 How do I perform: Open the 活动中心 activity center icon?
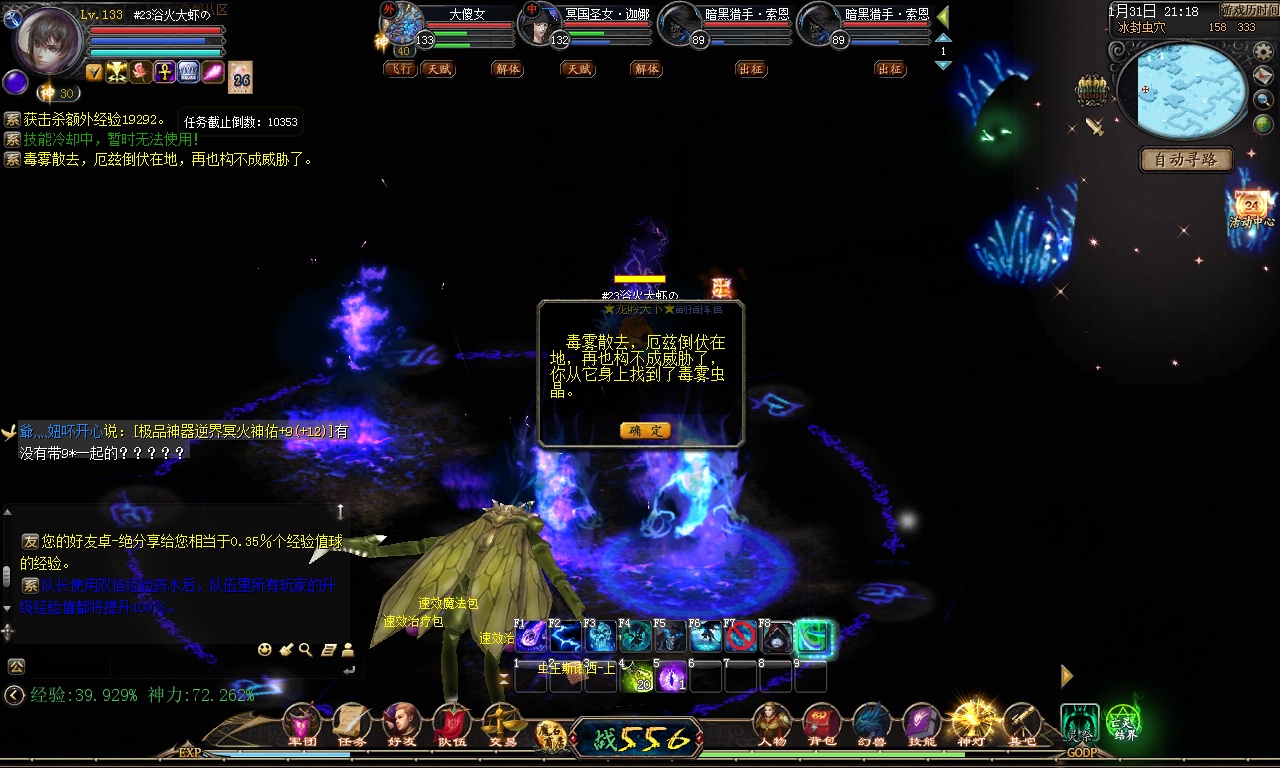point(1251,208)
